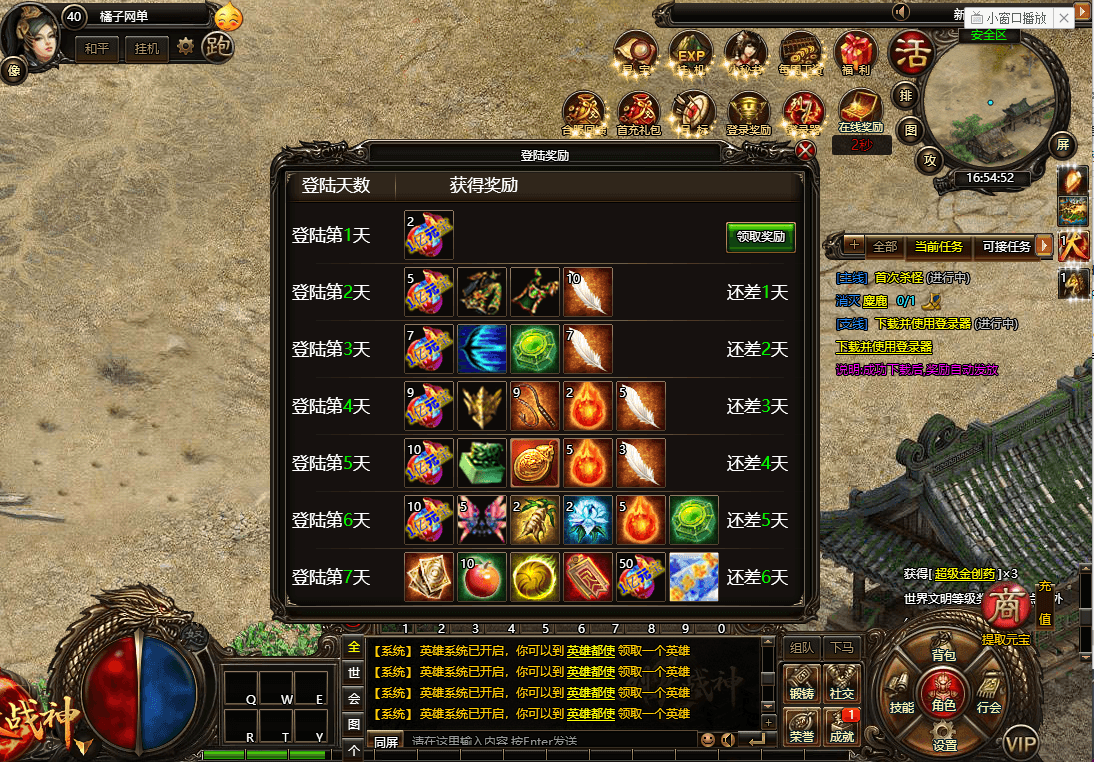
Task: Switch to the 可接任务 available quests tab
Action: 1006,246
